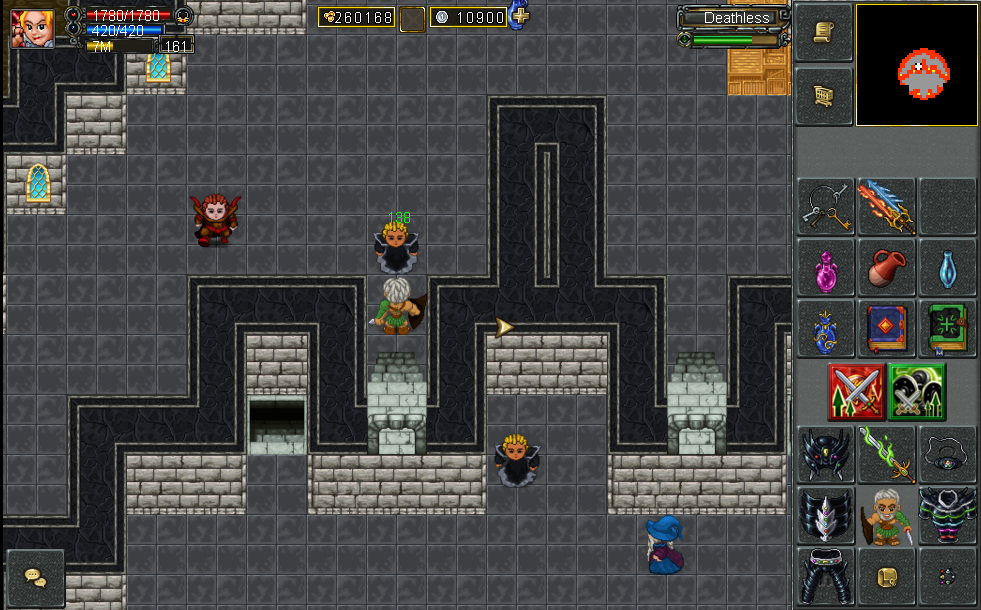
Task: Open the chat speech bubble button
Action: (x=35, y=578)
